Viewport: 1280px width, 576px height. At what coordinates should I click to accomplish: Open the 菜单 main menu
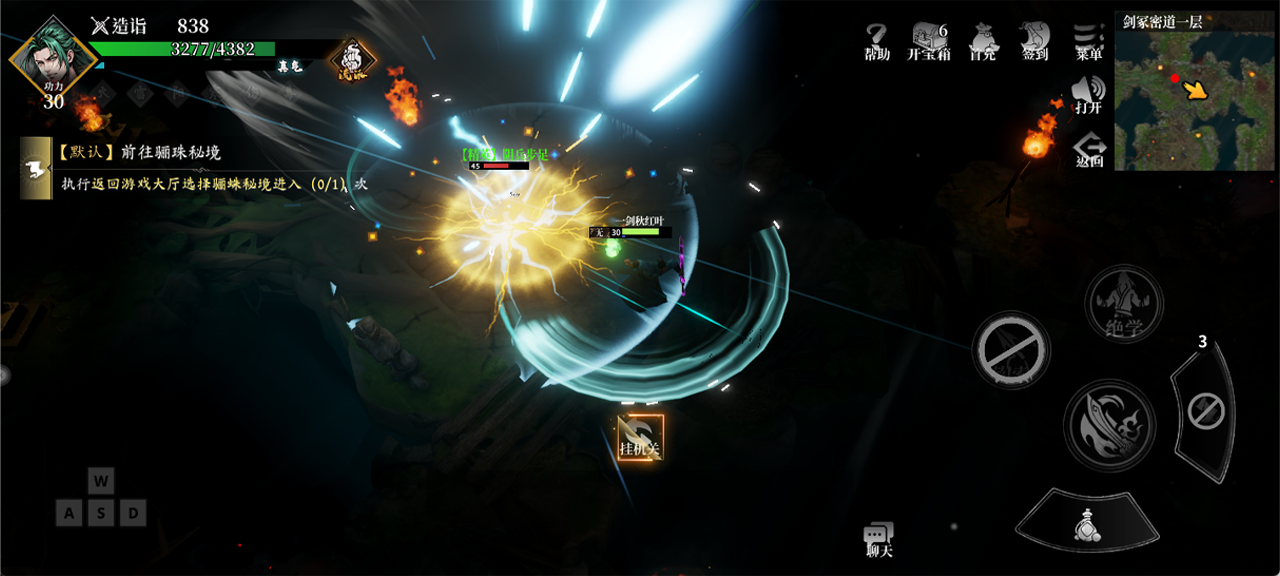[1088, 42]
